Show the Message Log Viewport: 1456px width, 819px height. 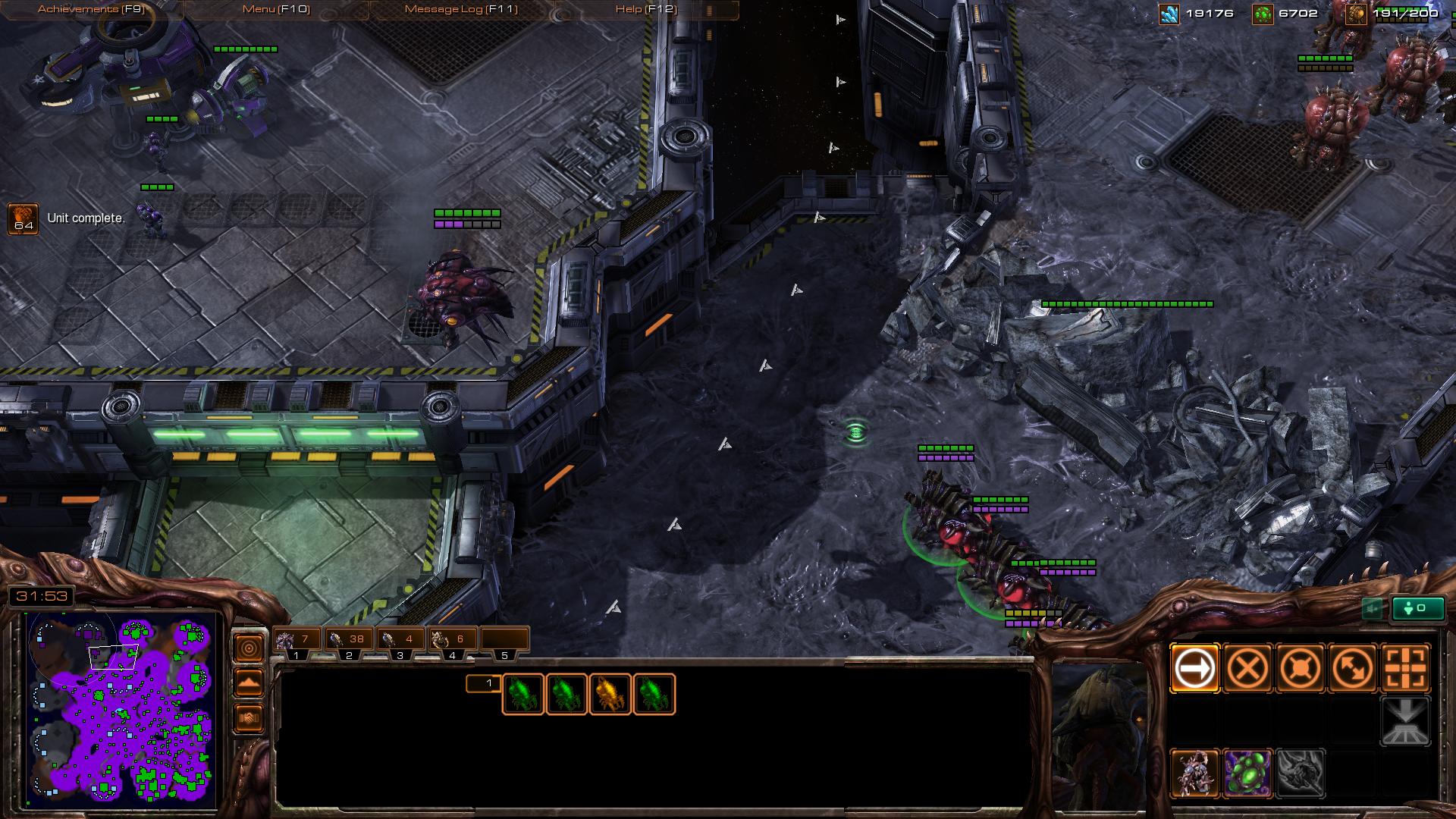click(460, 9)
